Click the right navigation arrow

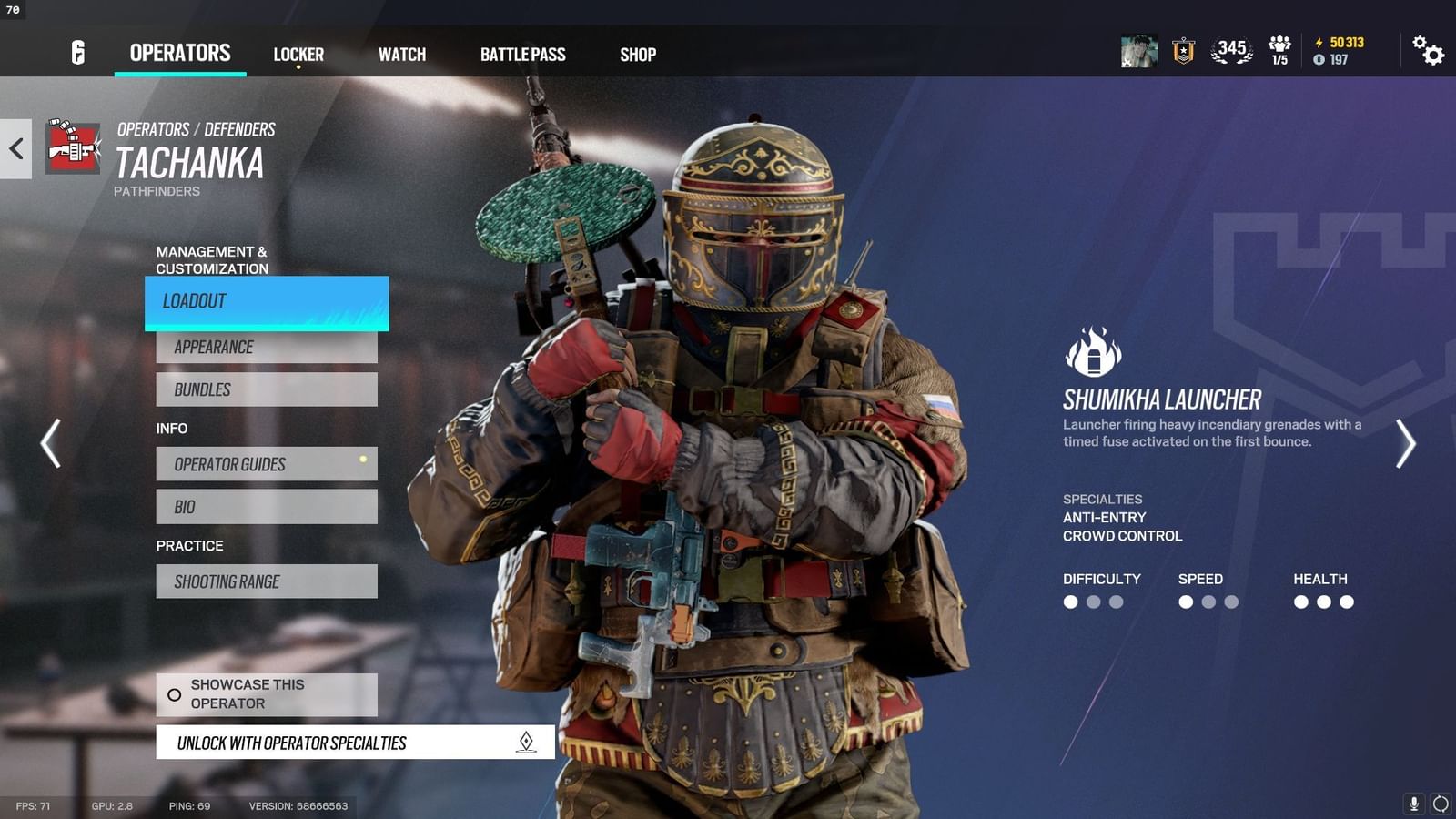click(1405, 443)
